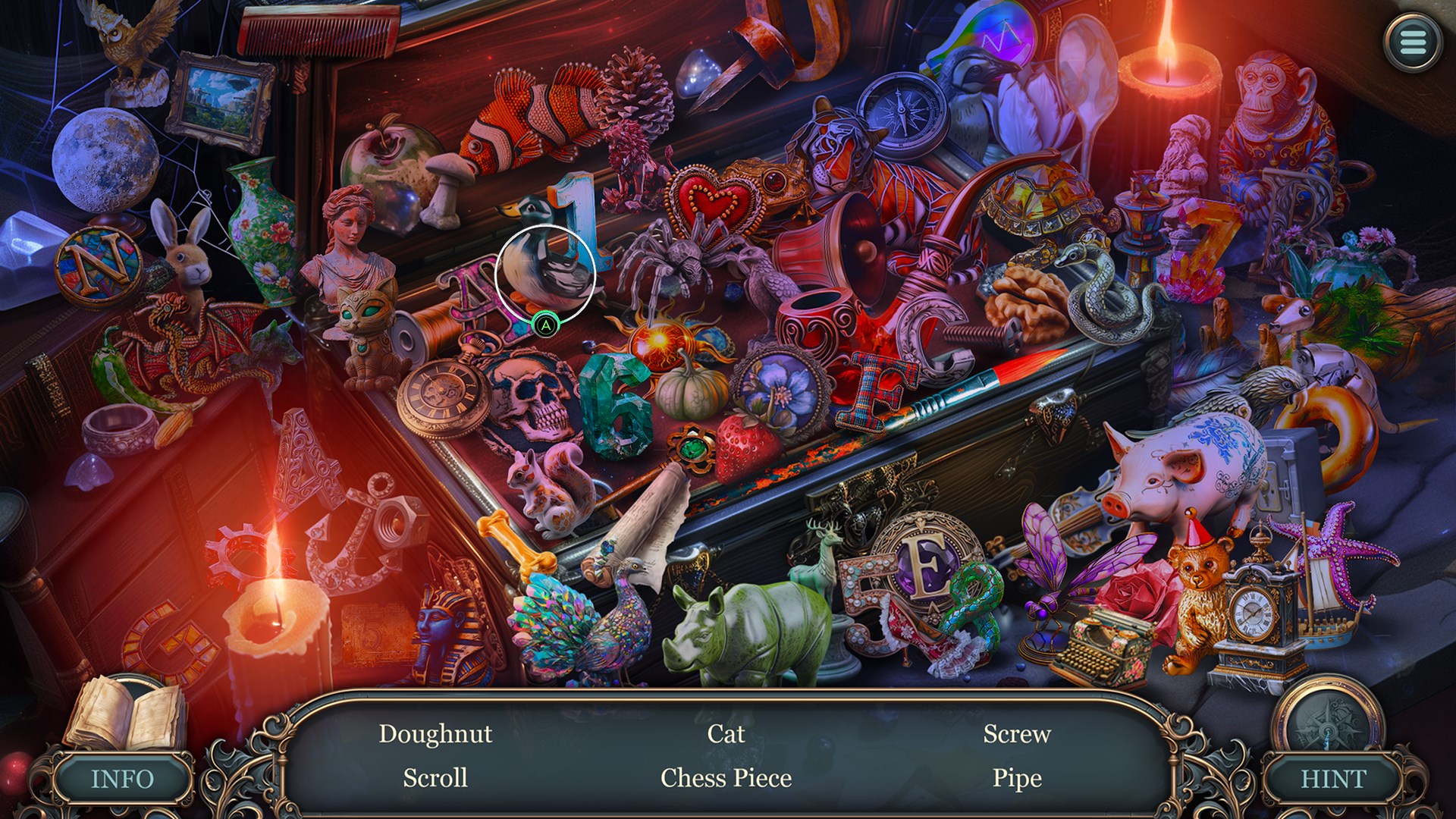The image size is (1456, 819).
Task: Open the hamburger menu button
Action: click(x=1412, y=42)
